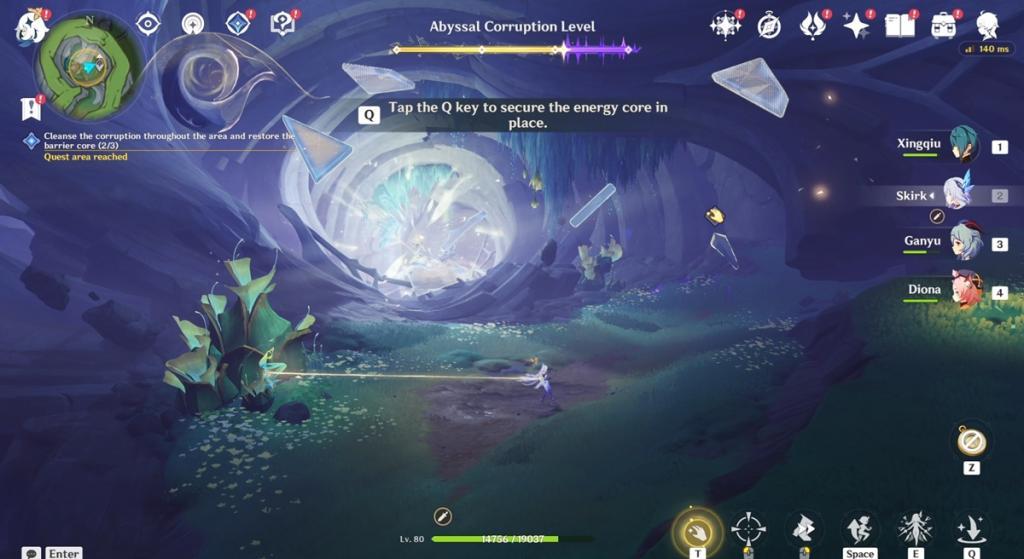
Task: Open the quest menu banner icon
Action: click(30, 108)
